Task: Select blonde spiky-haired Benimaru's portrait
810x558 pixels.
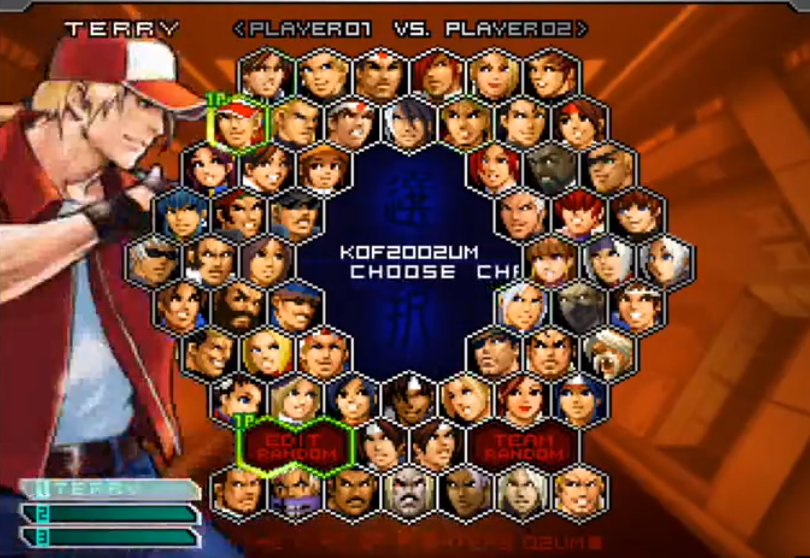Action: tap(324, 74)
